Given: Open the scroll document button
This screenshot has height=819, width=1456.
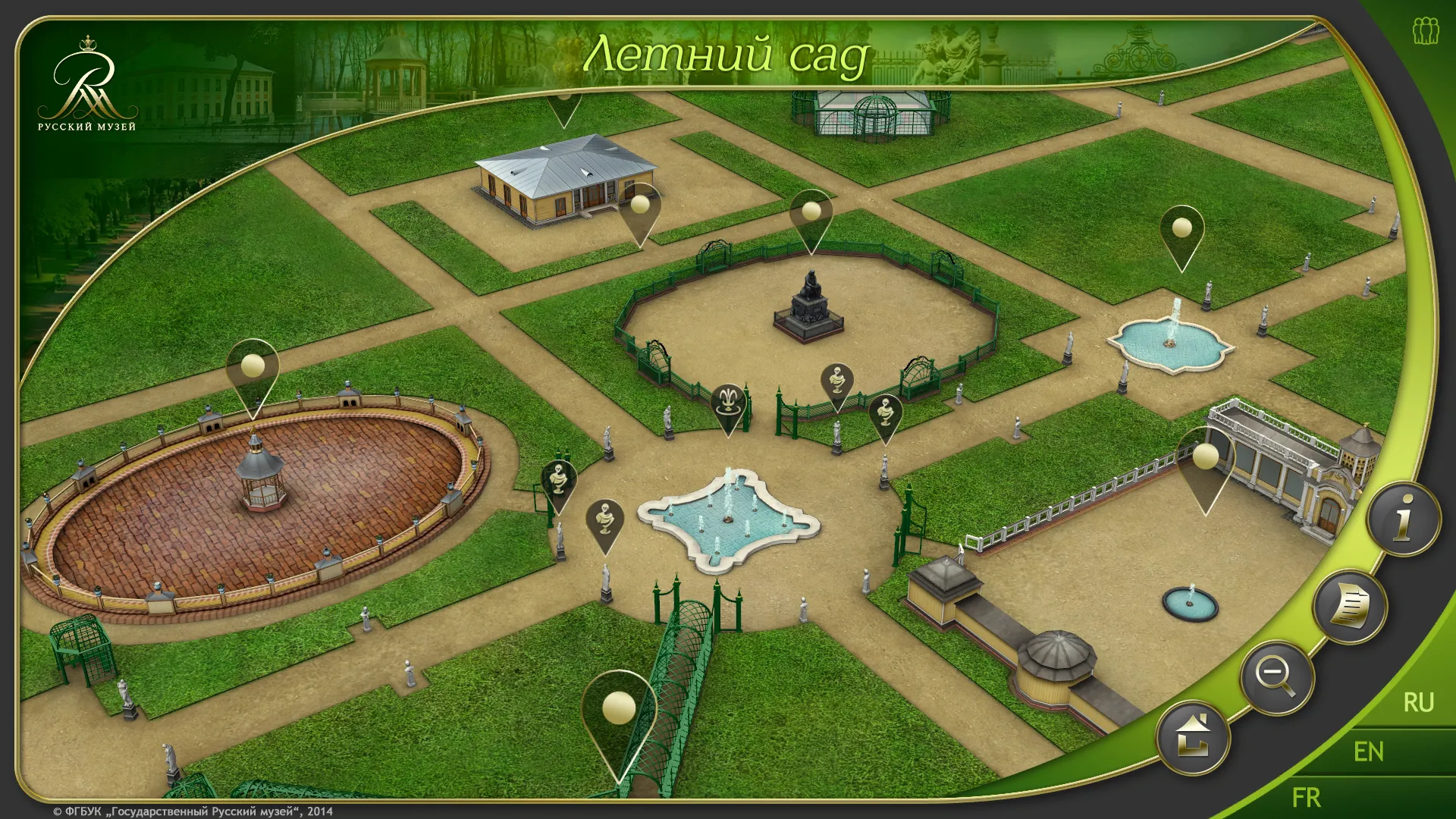Looking at the screenshot, I should point(1350,606).
